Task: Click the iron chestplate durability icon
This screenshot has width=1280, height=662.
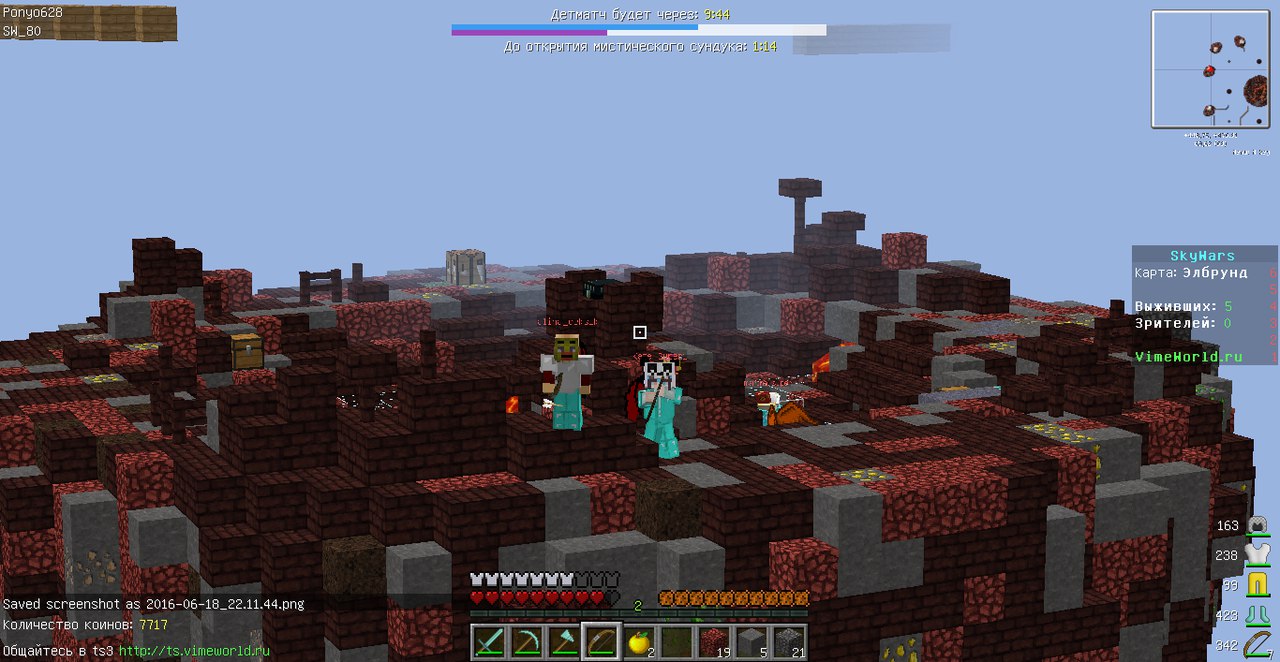Action: 1258,555
